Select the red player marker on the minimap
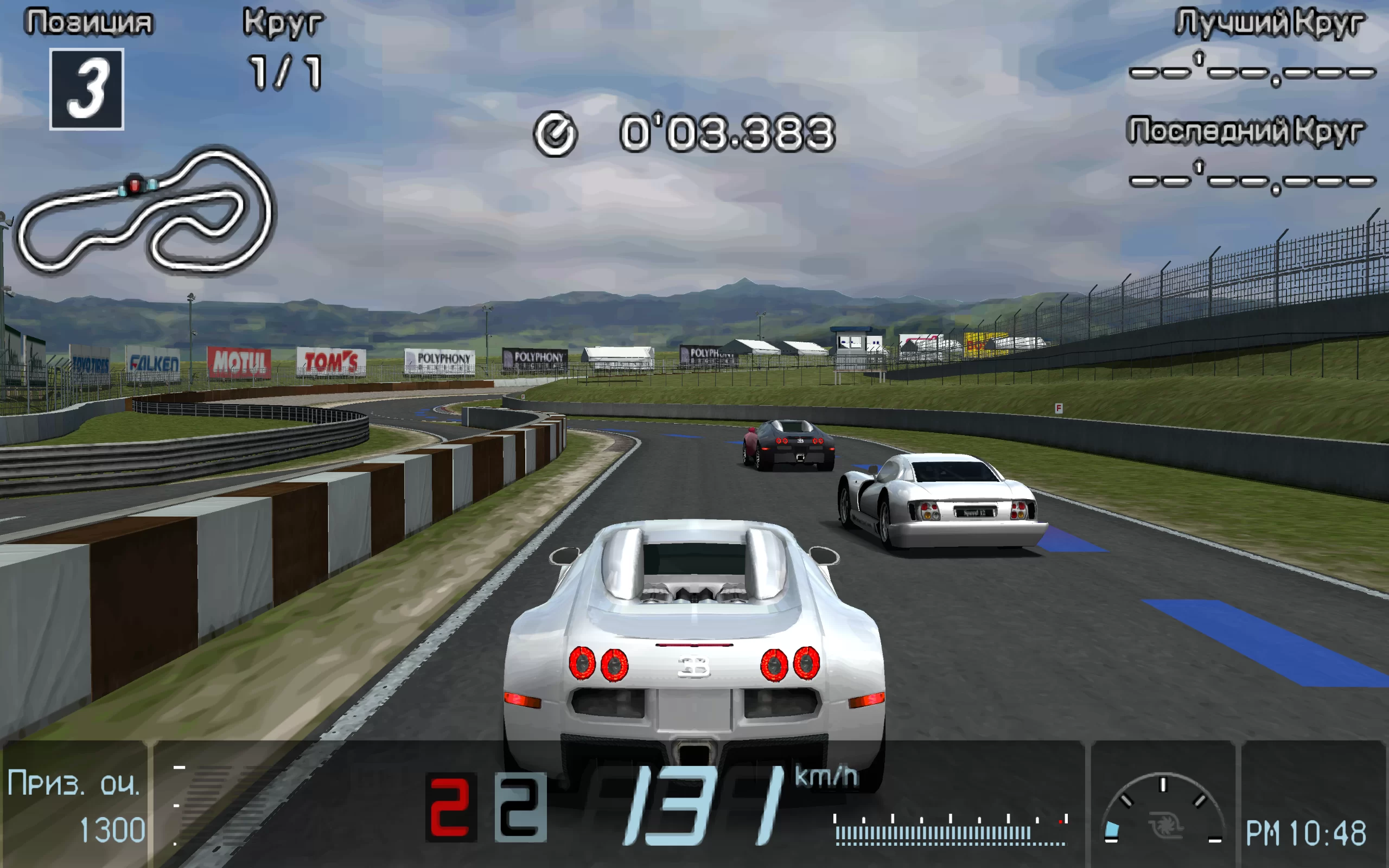Image resolution: width=1389 pixels, height=868 pixels. pos(135,185)
